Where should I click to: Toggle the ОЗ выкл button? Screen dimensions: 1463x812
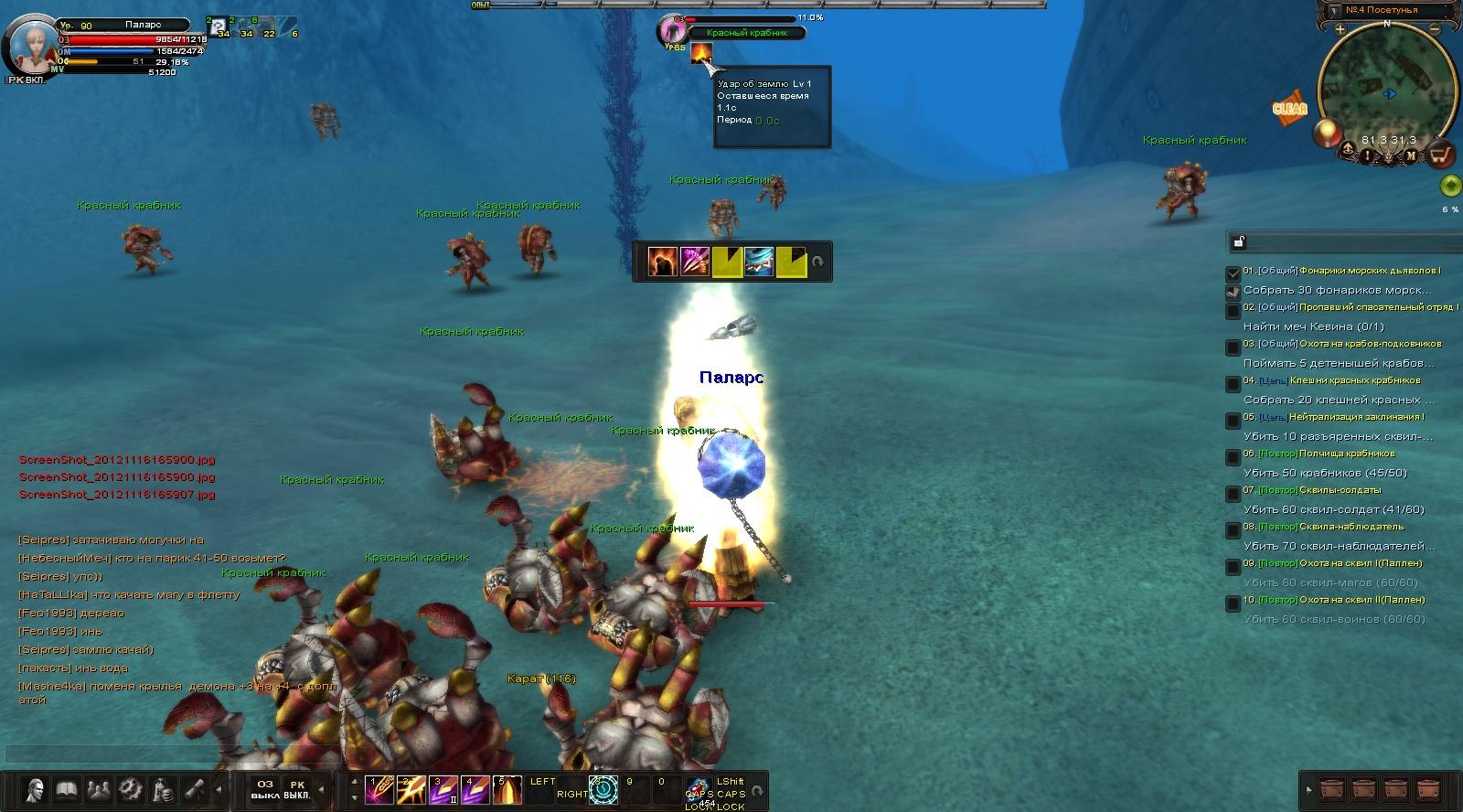point(264,790)
